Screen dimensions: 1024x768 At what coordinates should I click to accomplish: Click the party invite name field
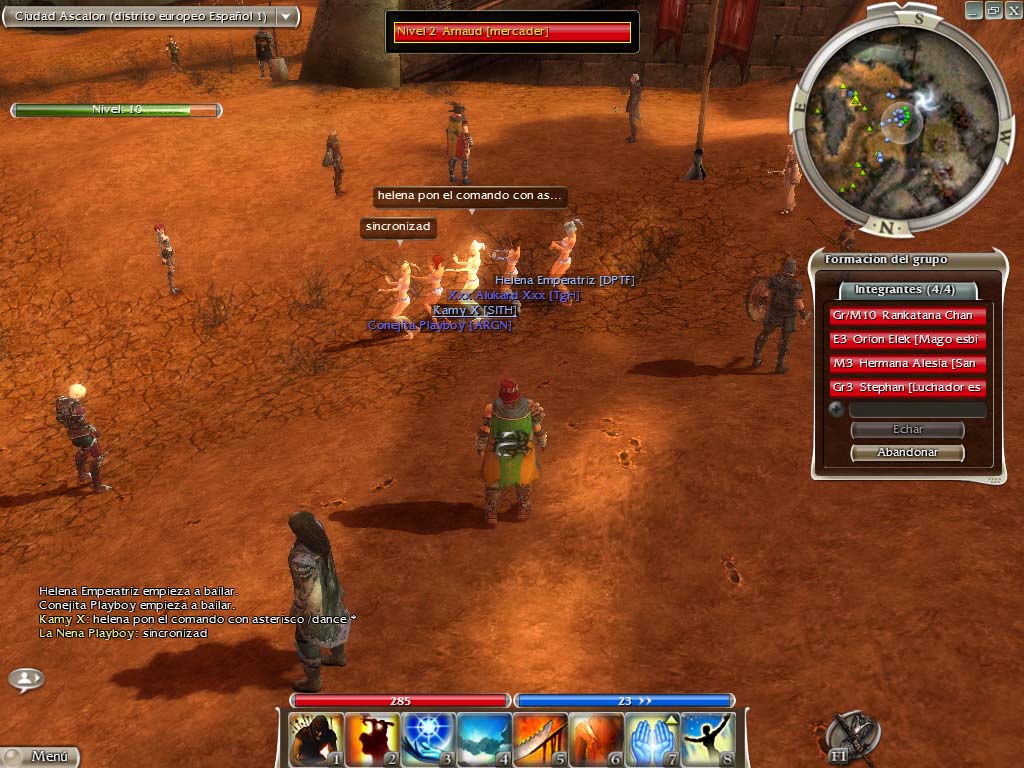[917, 410]
